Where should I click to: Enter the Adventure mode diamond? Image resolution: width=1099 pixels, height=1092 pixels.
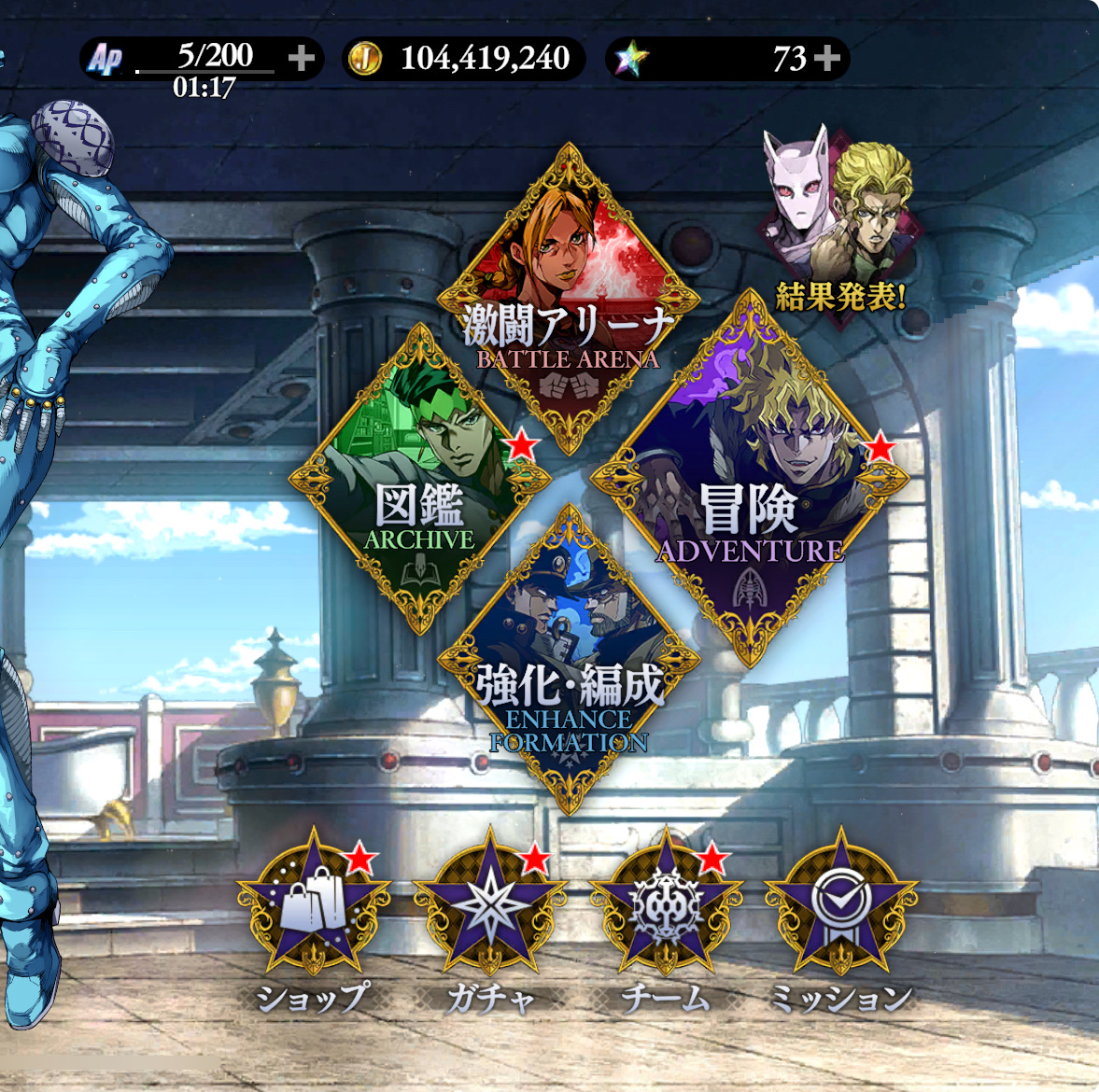[x=748, y=478]
